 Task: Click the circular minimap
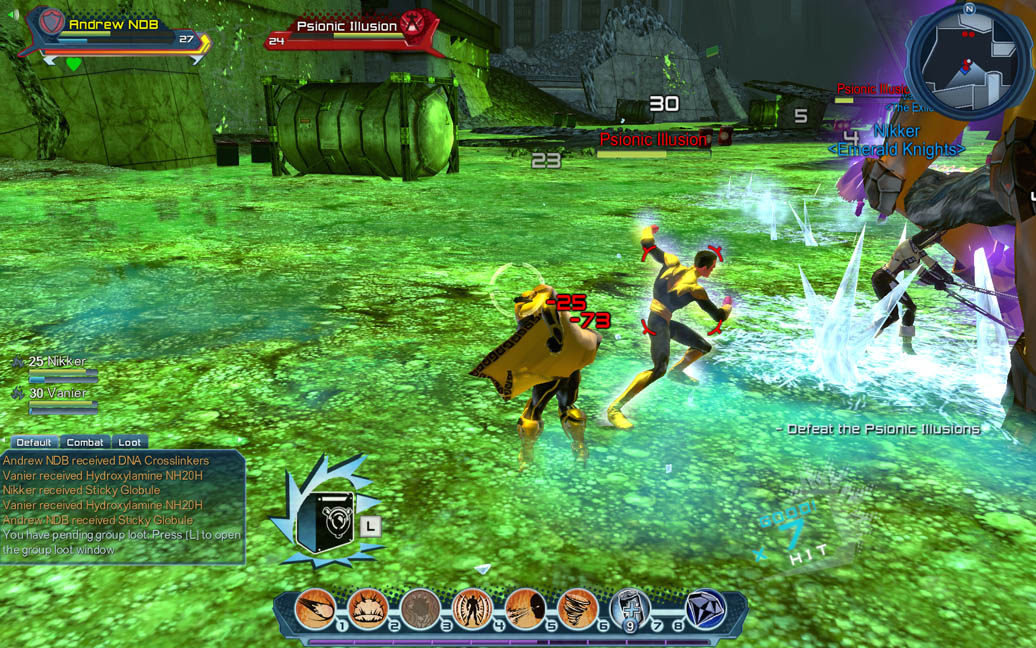pos(966,61)
